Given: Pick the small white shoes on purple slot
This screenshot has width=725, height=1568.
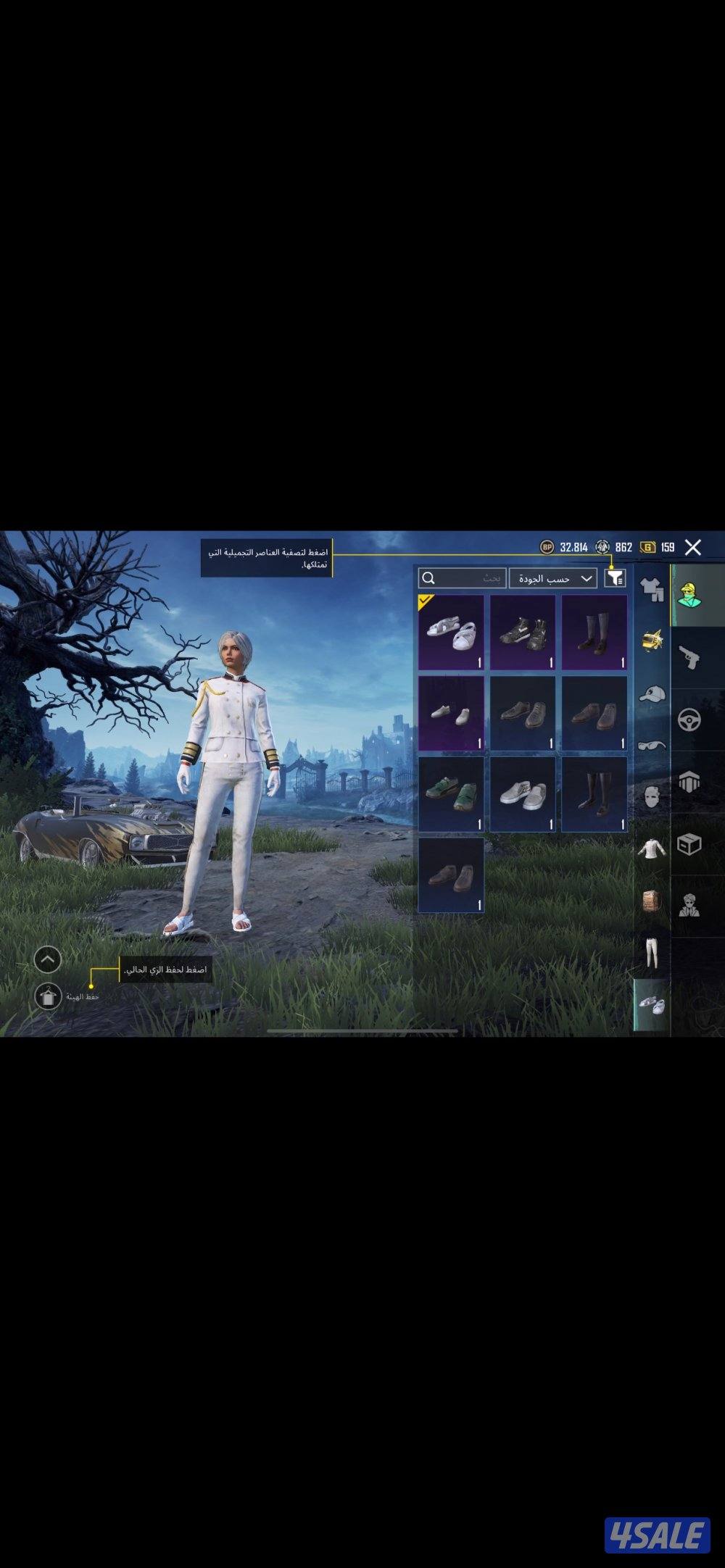Looking at the screenshot, I should coord(451,713).
